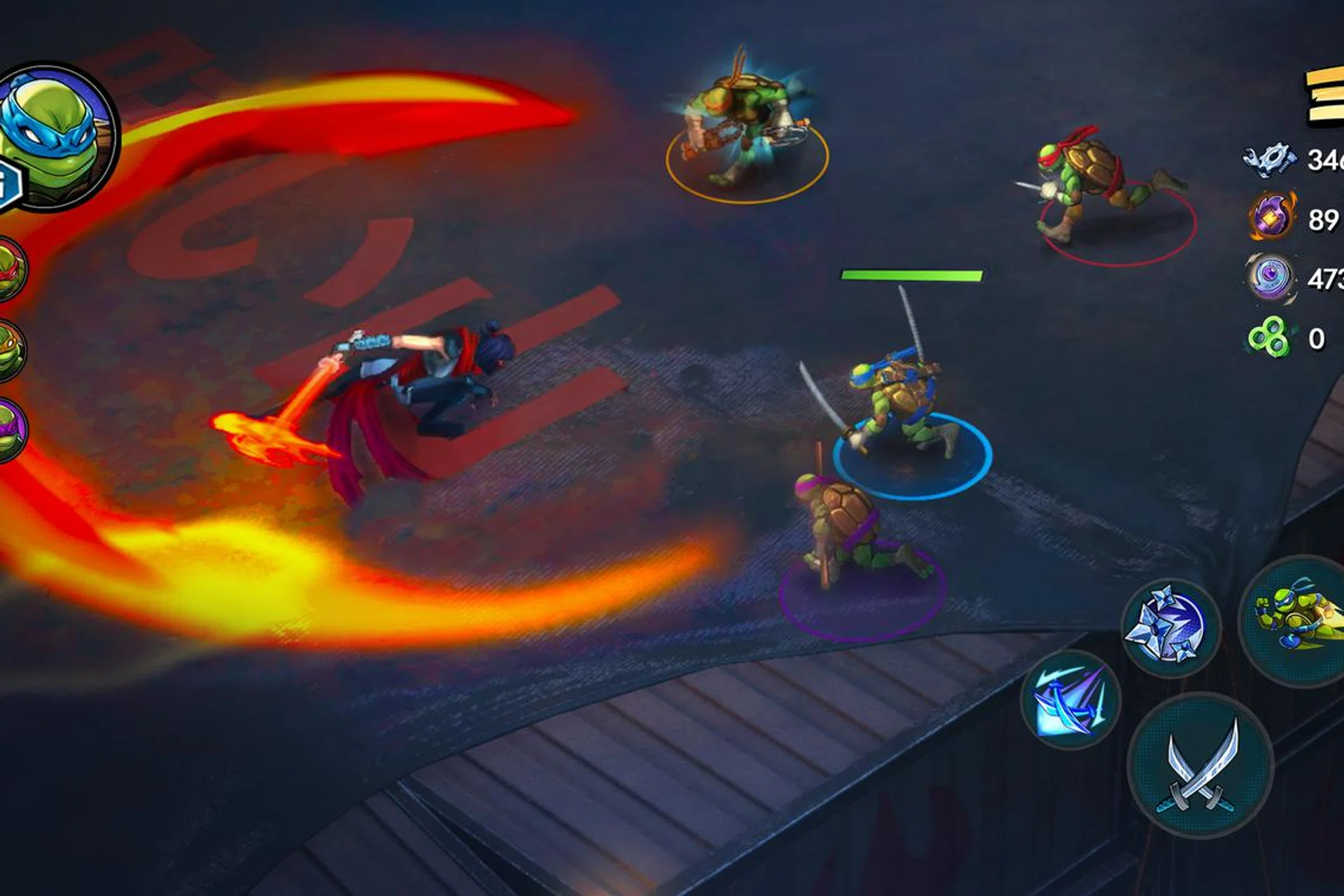Switch to Raphael's red-masked portrait
This screenshot has width=1344, height=896.
pyautogui.click(x=8, y=269)
